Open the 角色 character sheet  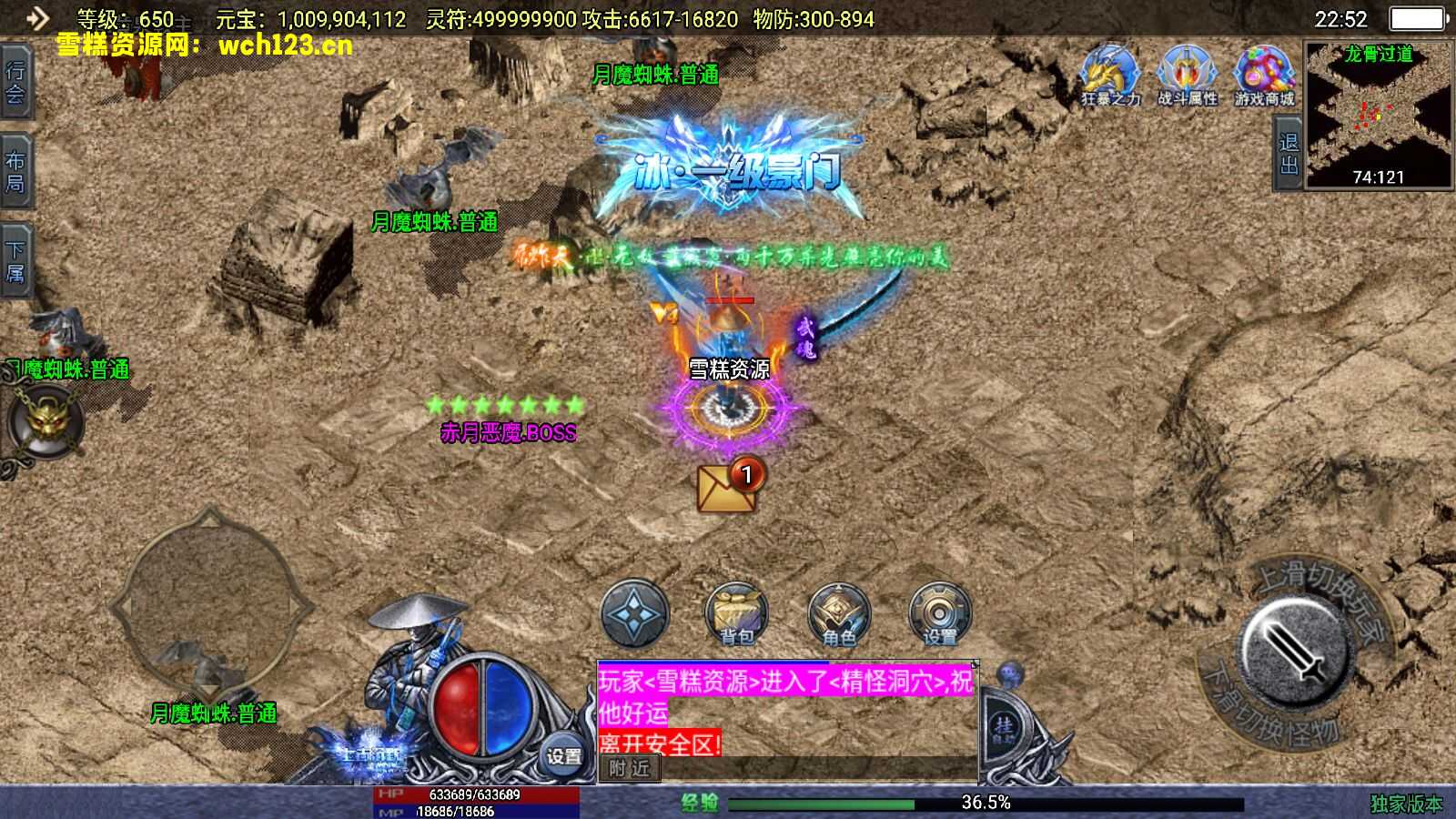[x=838, y=614]
